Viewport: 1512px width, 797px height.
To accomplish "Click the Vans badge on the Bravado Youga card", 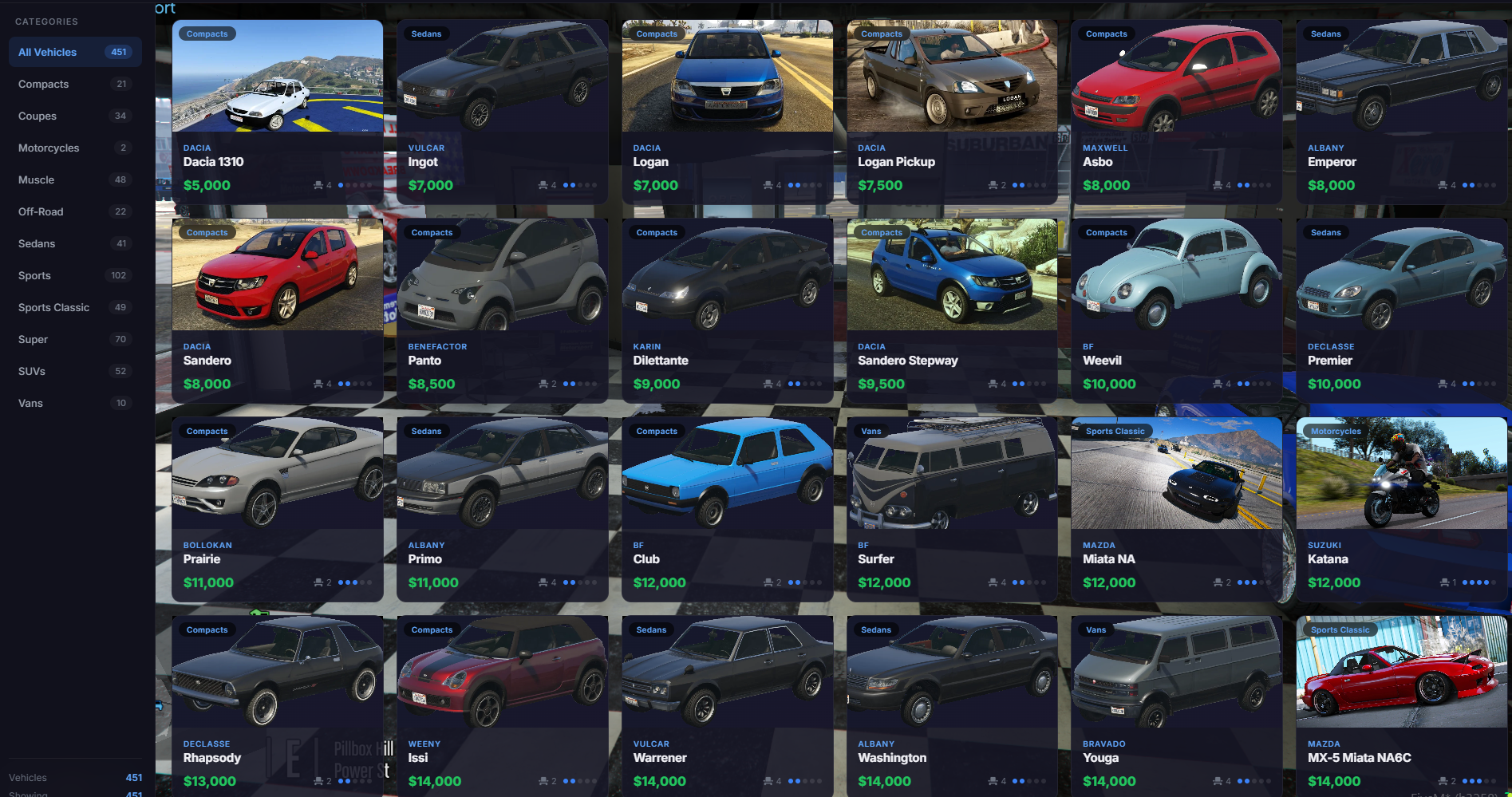I will (1096, 629).
